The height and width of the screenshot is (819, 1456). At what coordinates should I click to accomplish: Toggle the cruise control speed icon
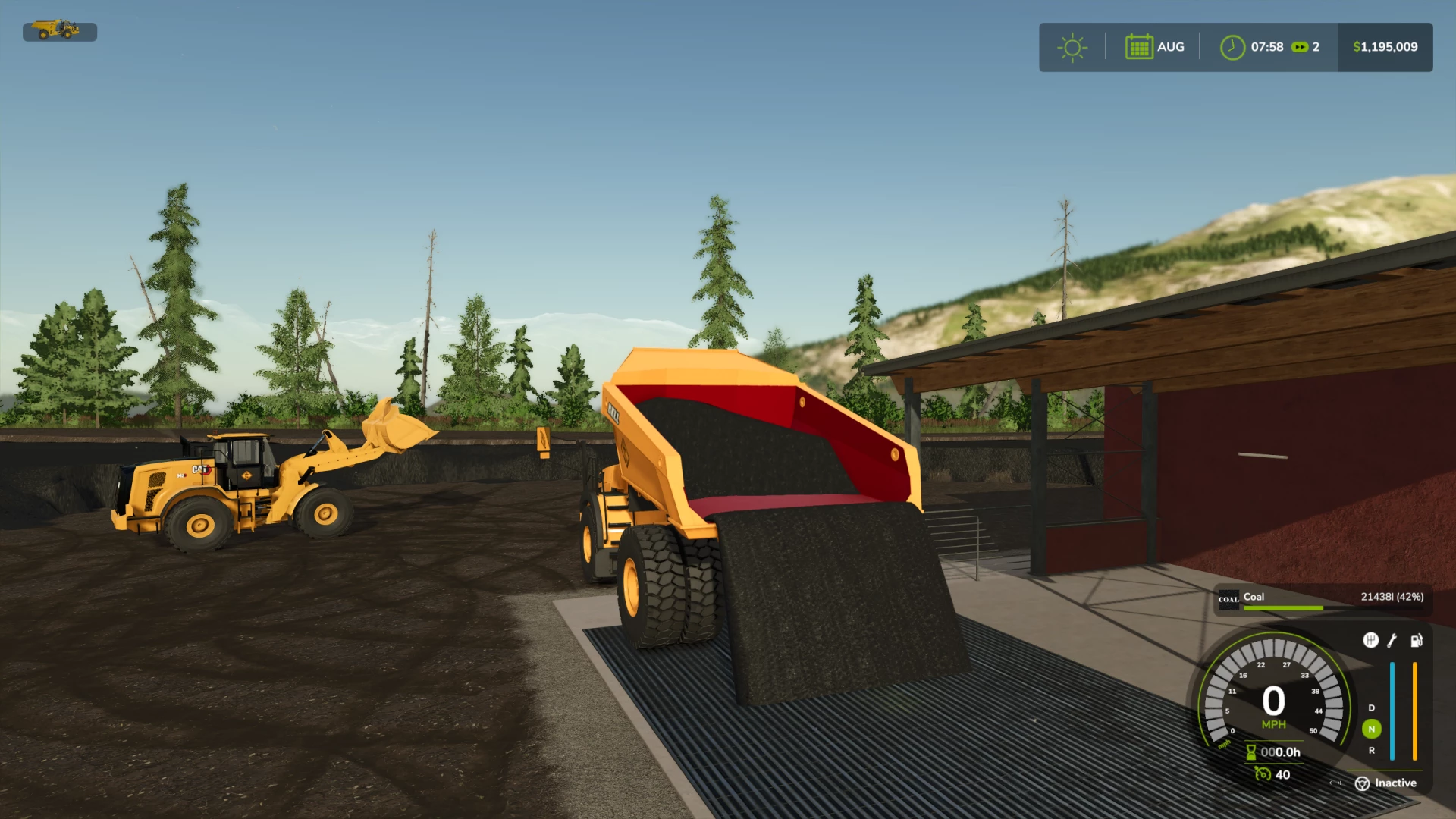click(1262, 773)
